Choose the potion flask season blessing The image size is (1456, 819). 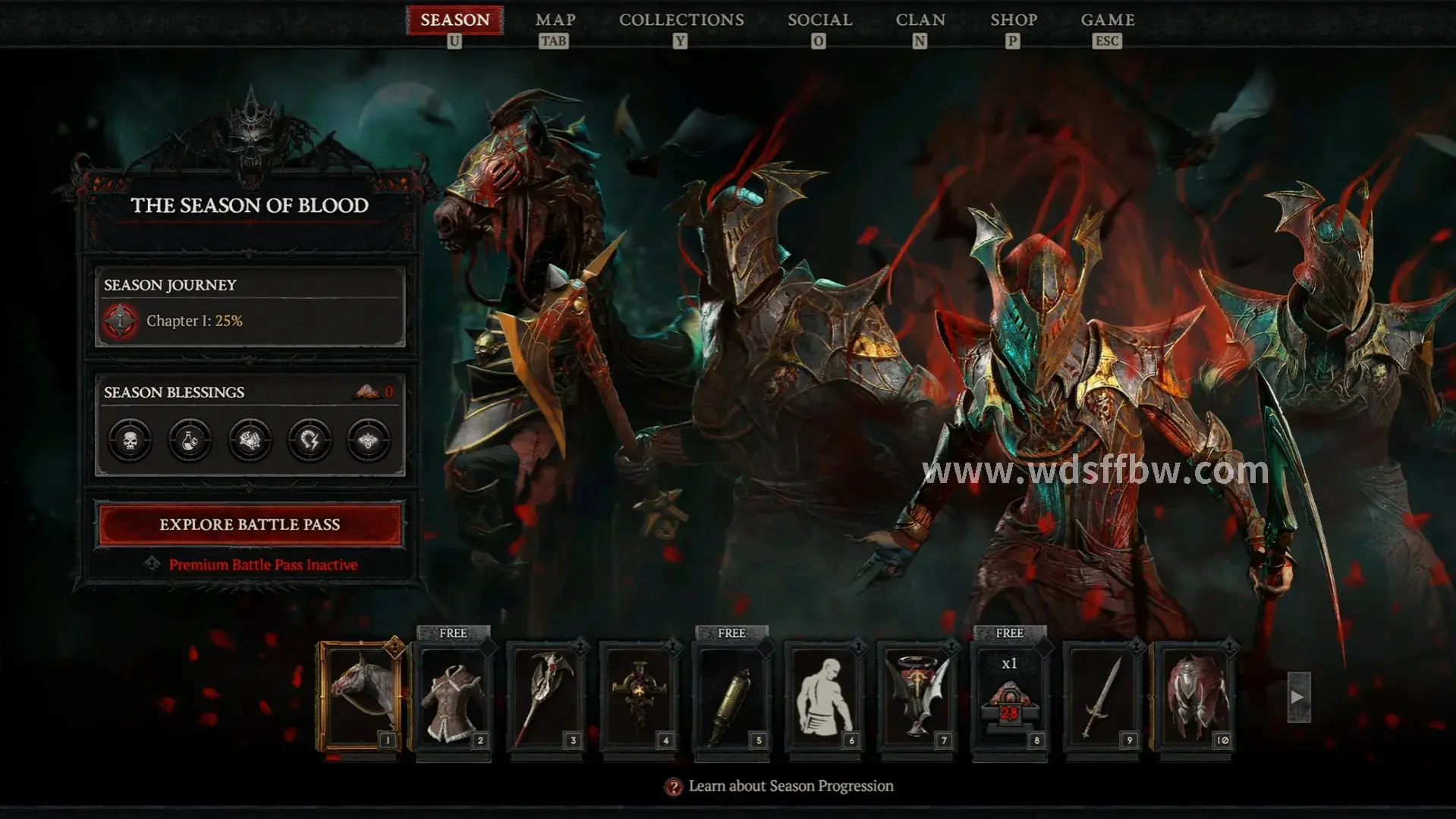point(190,440)
